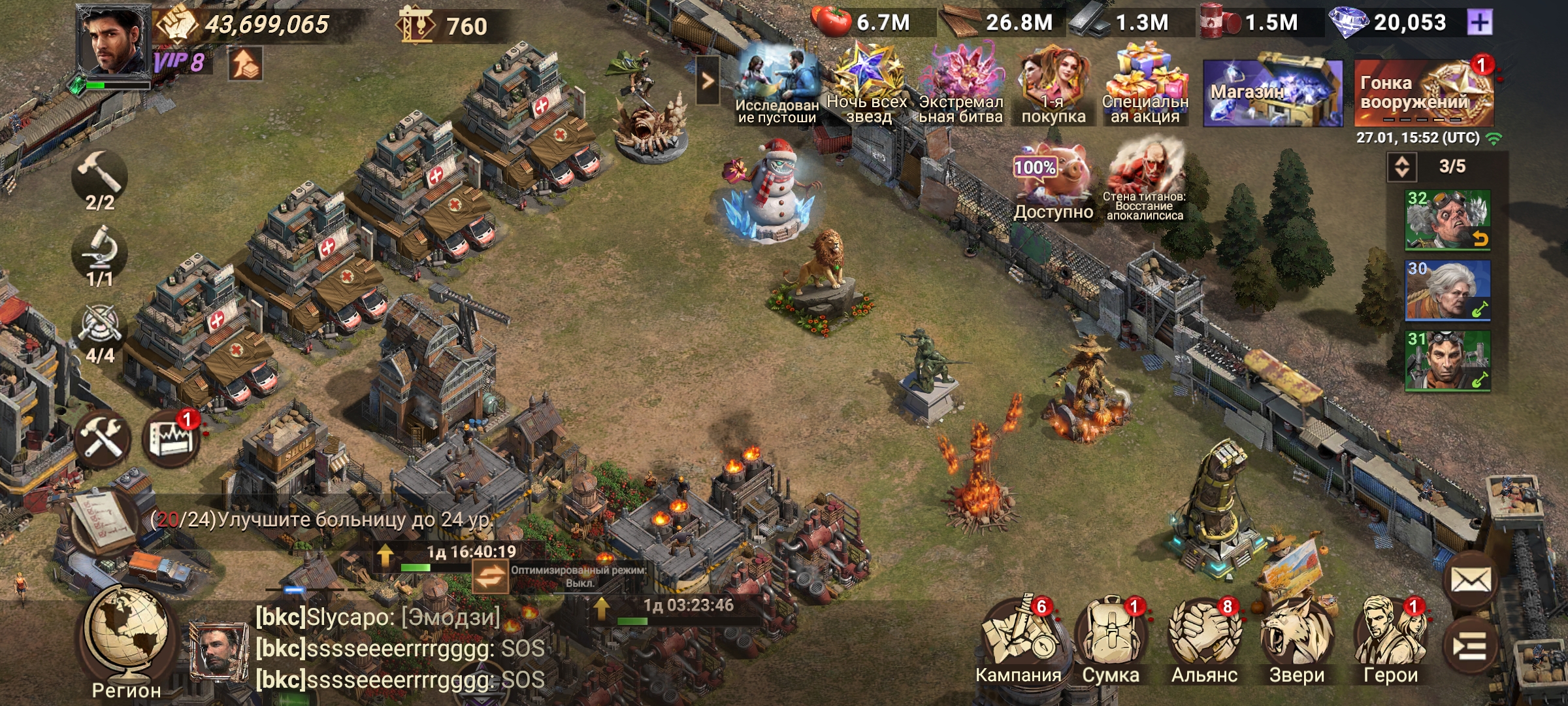Open the player profile portrait
This screenshot has height=706, width=1568.
(x=112, y=41)
